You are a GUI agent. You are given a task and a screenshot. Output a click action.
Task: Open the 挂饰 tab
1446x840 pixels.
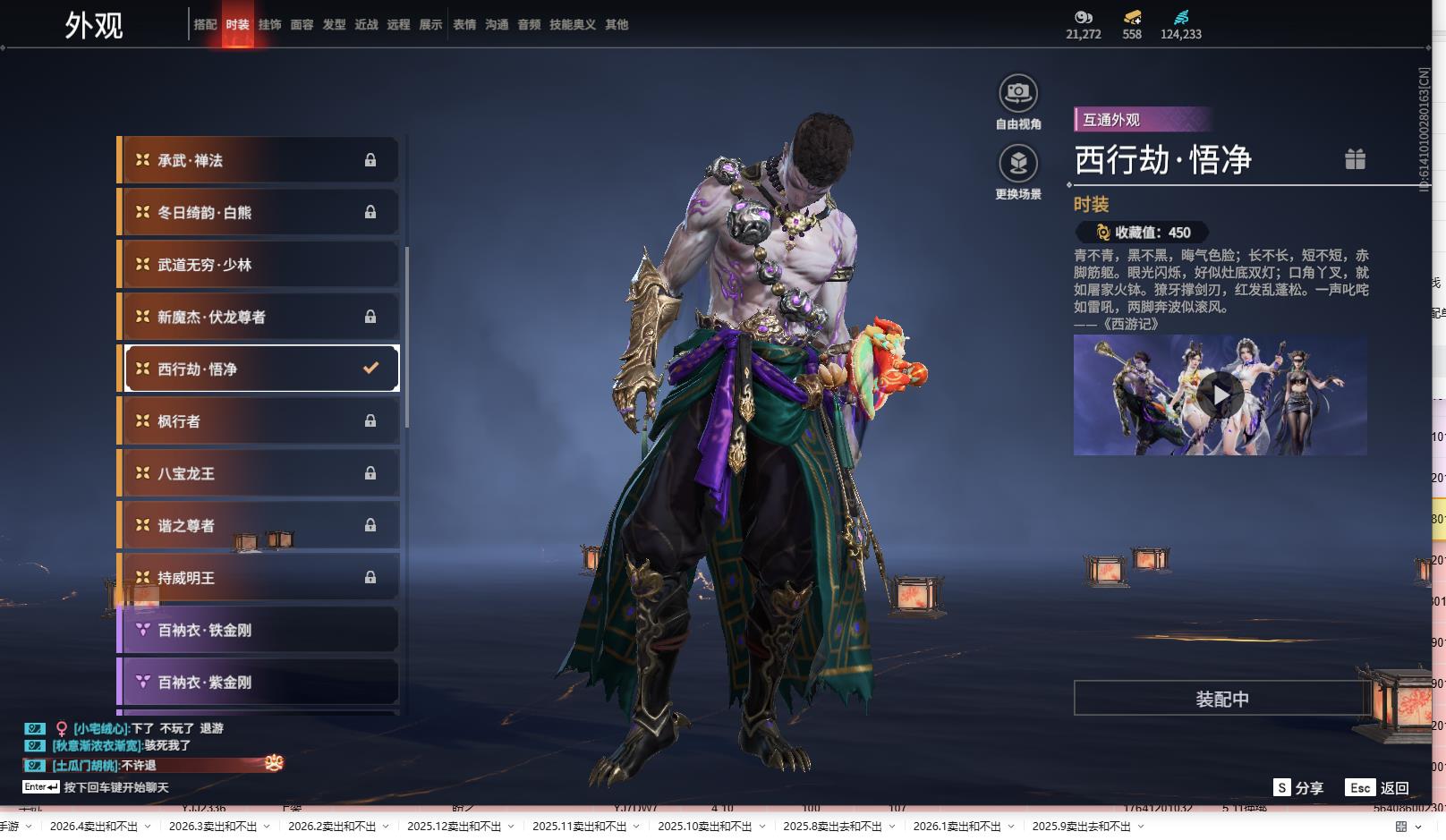pos(269,25)
